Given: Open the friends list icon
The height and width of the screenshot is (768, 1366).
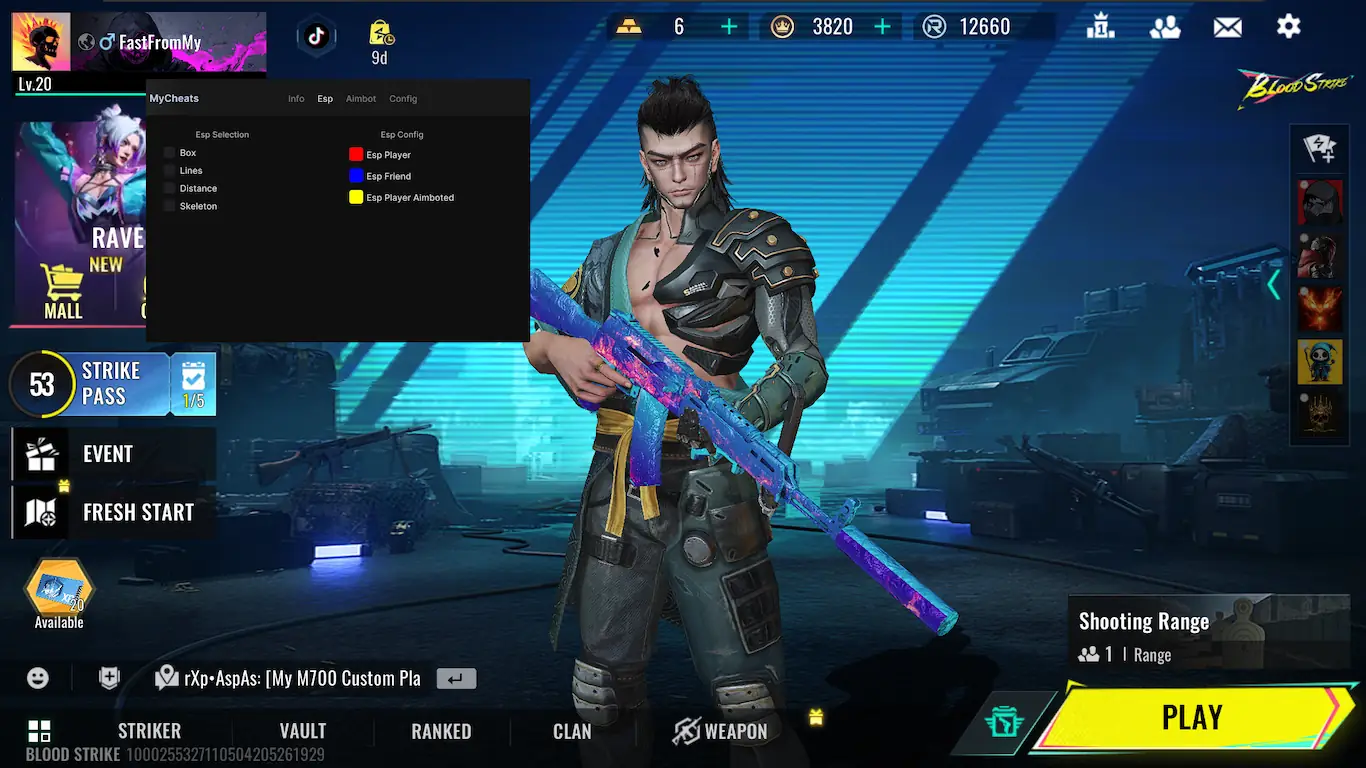Looking at the screenshot, I should 1165,28.
